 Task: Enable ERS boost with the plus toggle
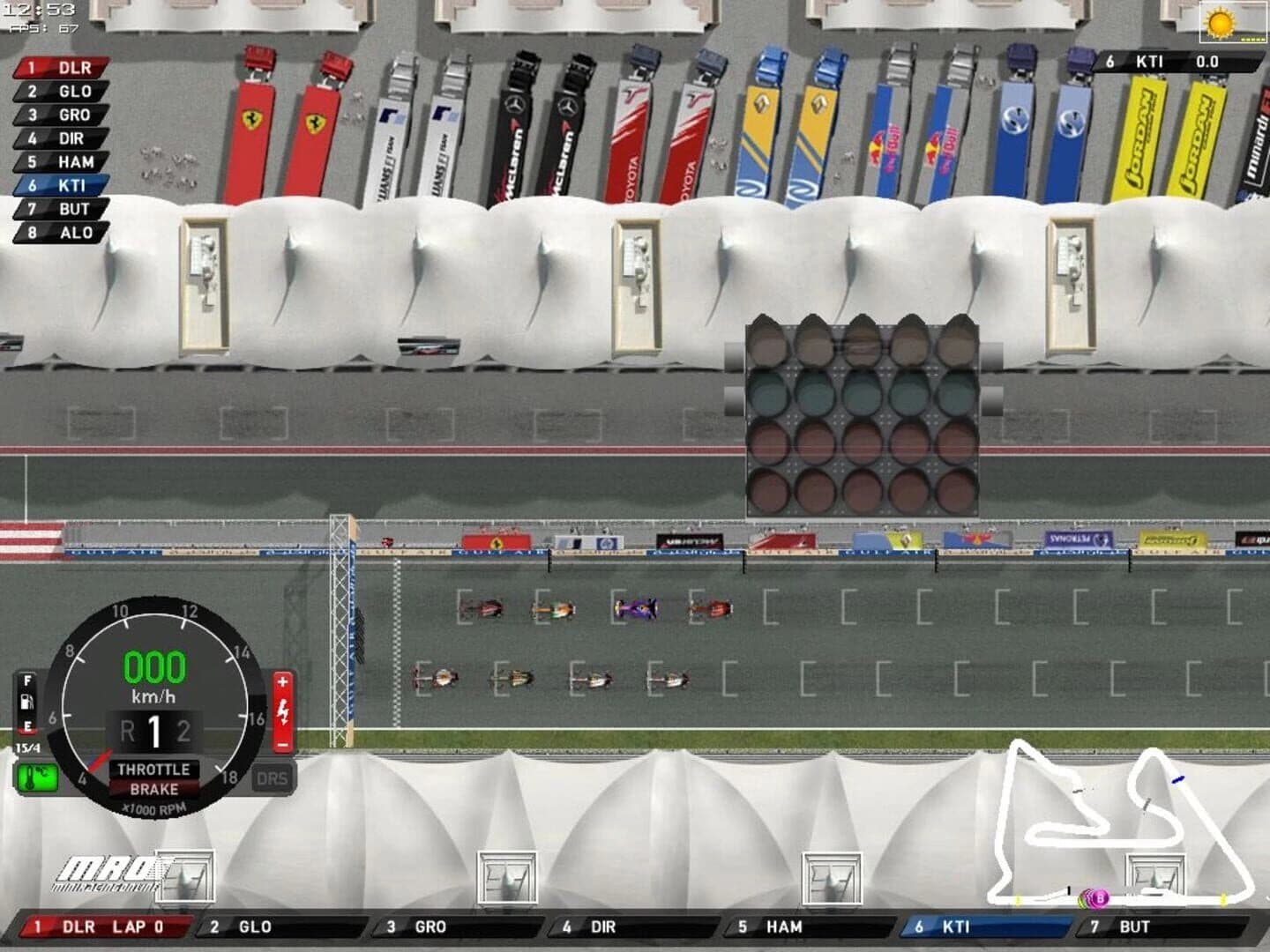coord(282,680)
